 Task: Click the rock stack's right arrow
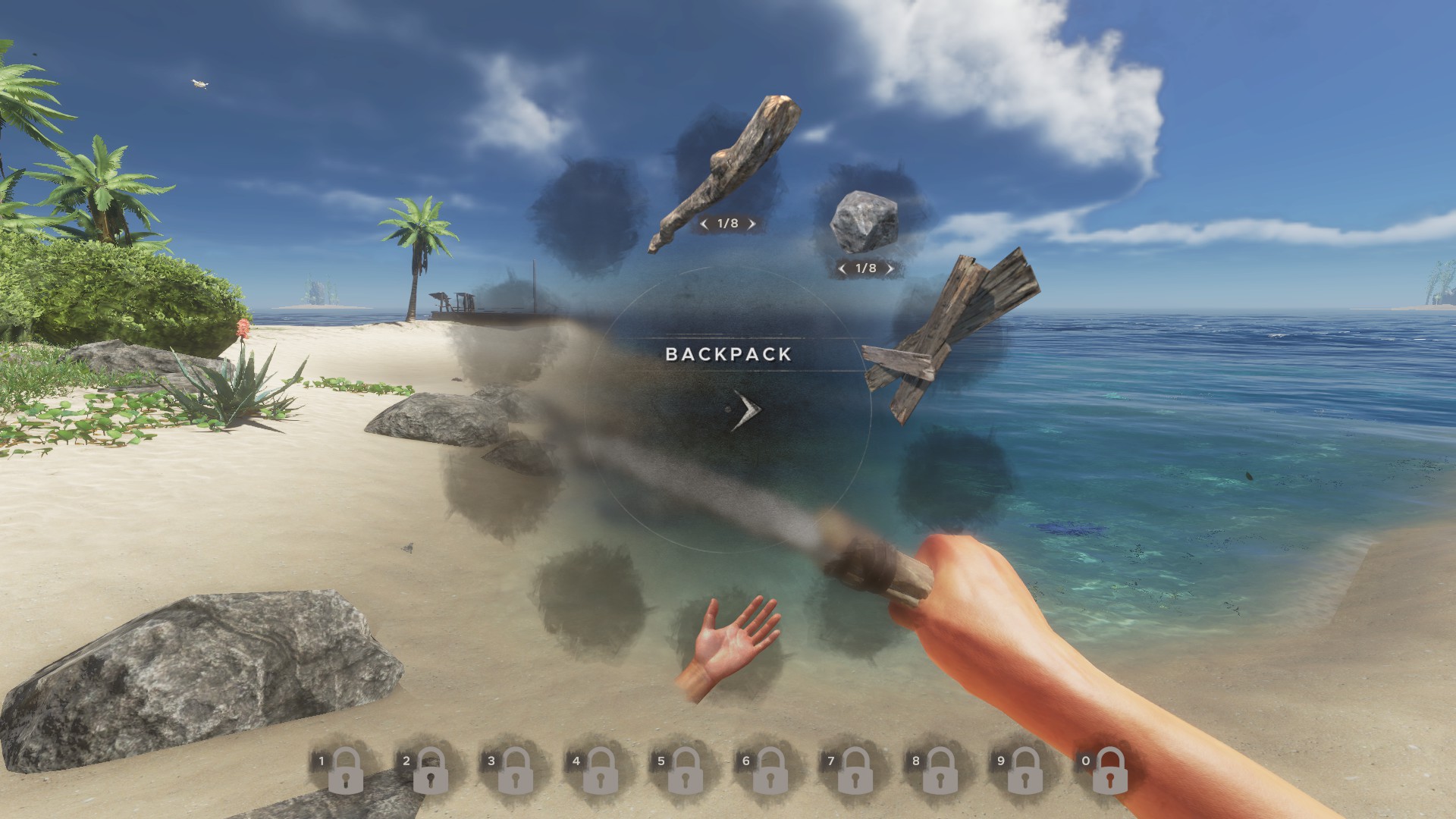890,268
